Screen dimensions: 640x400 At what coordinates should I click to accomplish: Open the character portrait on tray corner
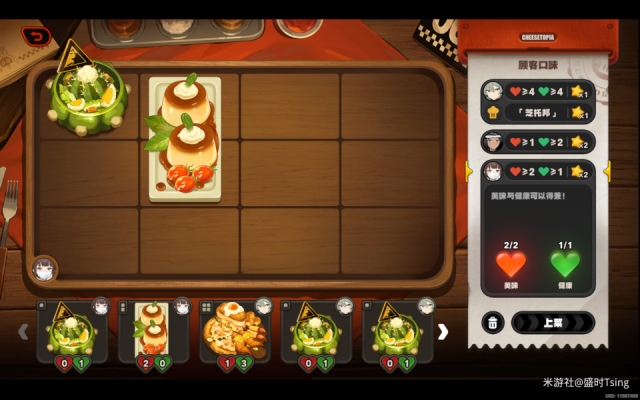pos(44,269)
